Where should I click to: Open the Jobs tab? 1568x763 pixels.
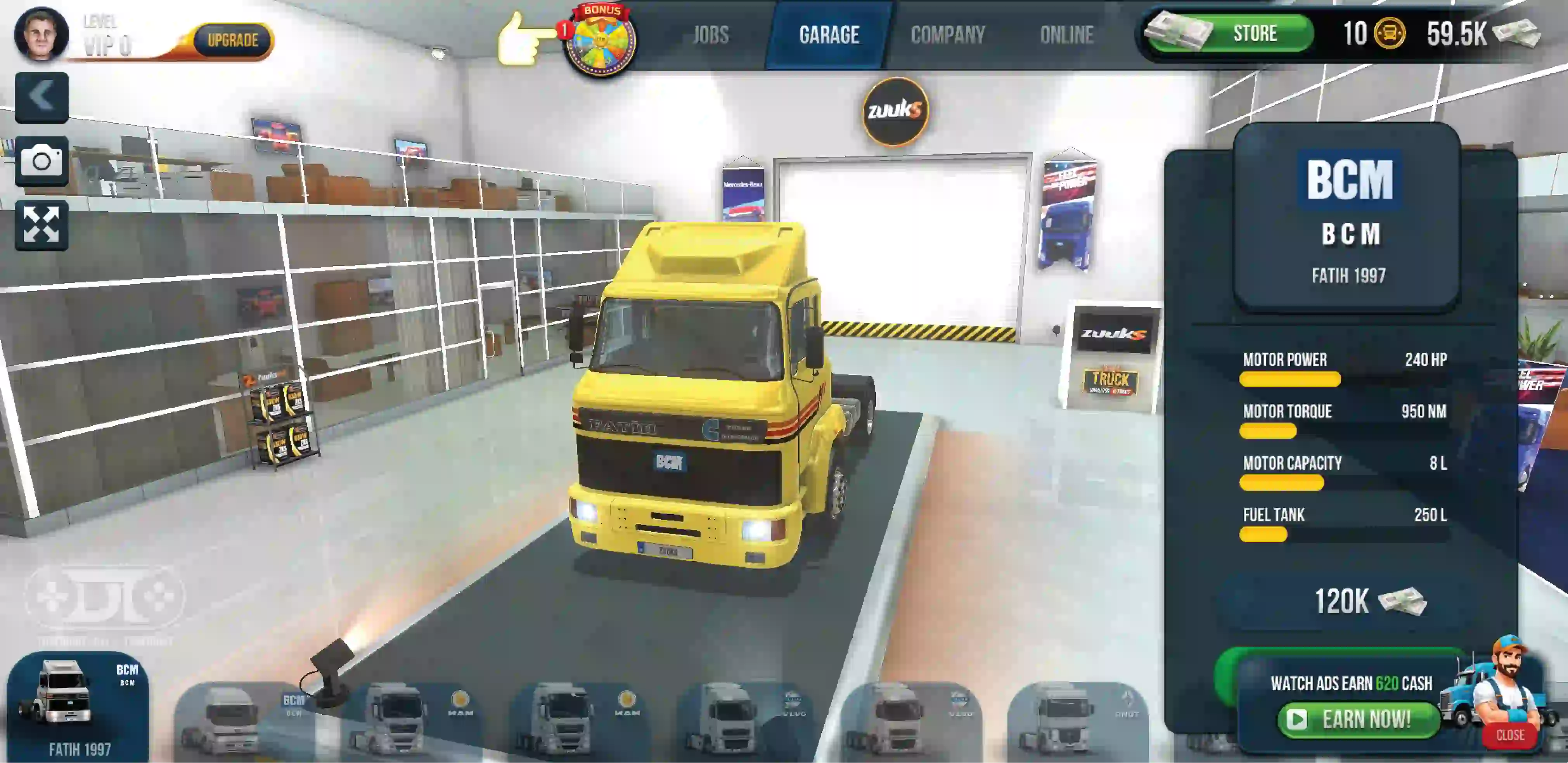tap(710, 35)
